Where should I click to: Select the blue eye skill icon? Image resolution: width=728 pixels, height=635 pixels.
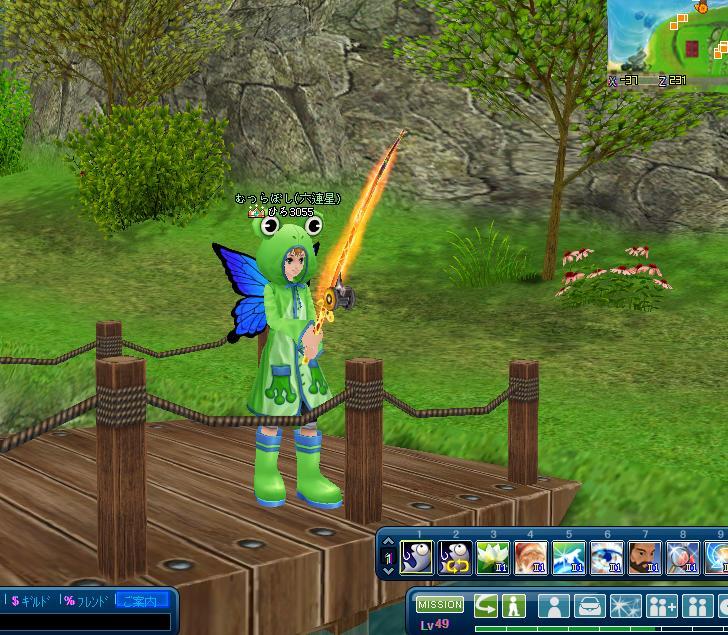pos(607,556)
